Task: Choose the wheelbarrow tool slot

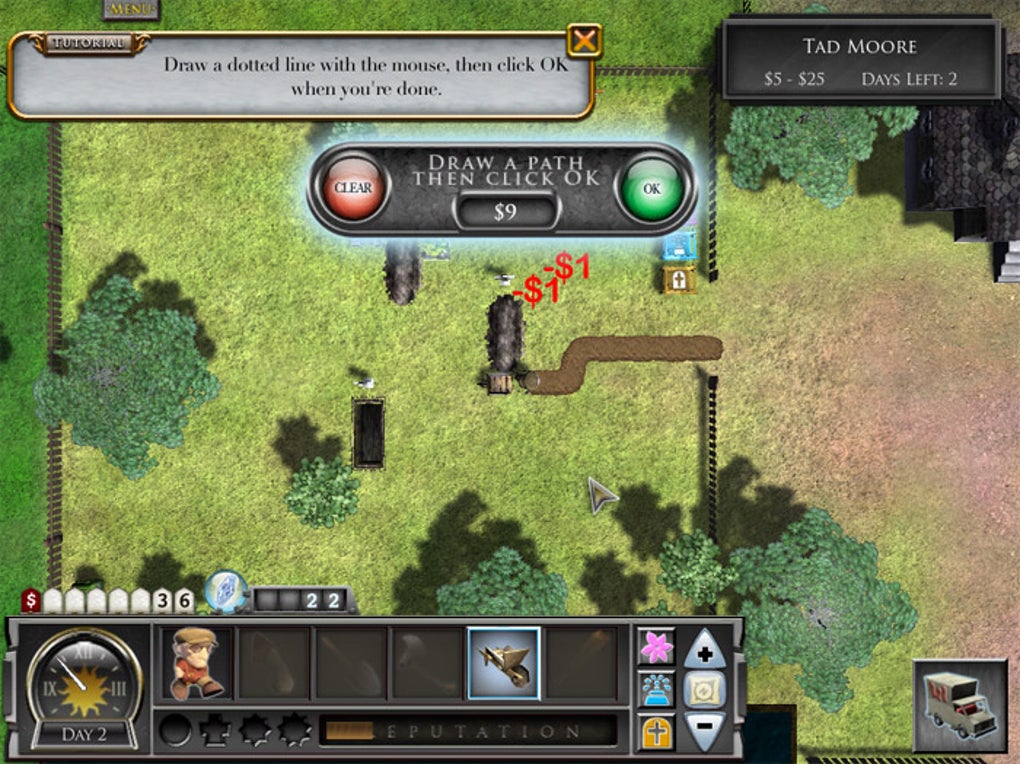Action: click(504, 663)
